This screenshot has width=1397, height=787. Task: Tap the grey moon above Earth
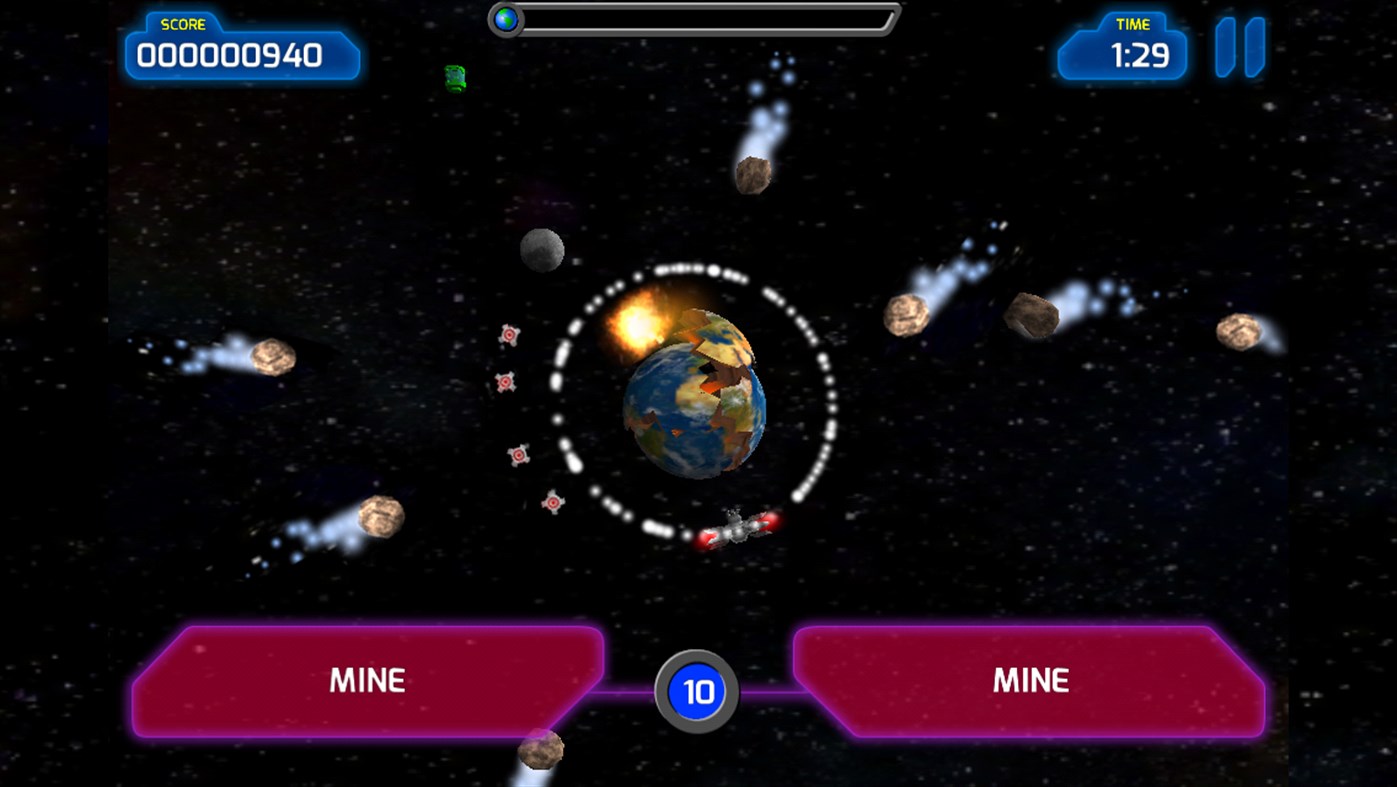pyautogui.click(x=543, y=251)
